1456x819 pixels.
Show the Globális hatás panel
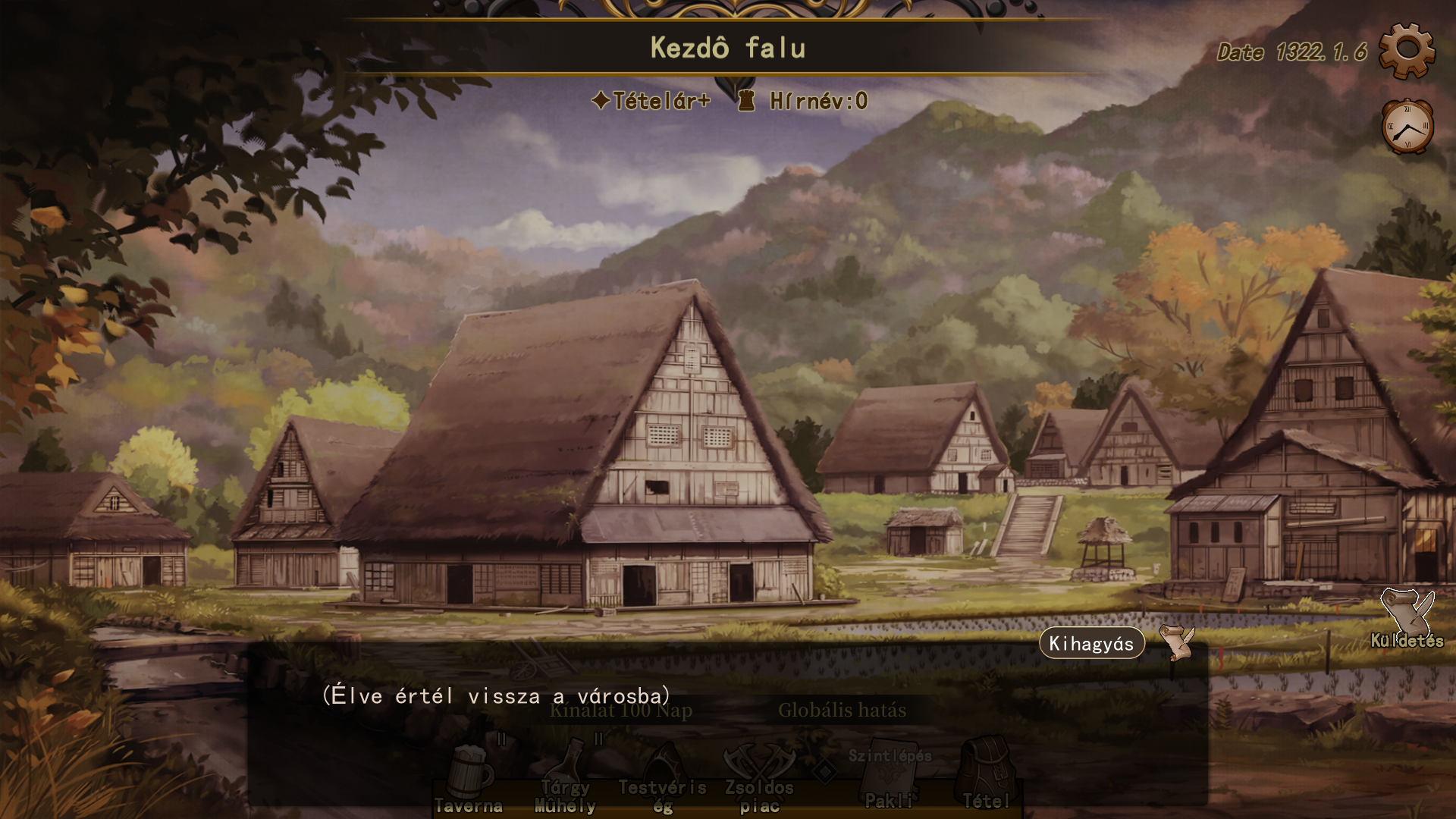point(842,711)
